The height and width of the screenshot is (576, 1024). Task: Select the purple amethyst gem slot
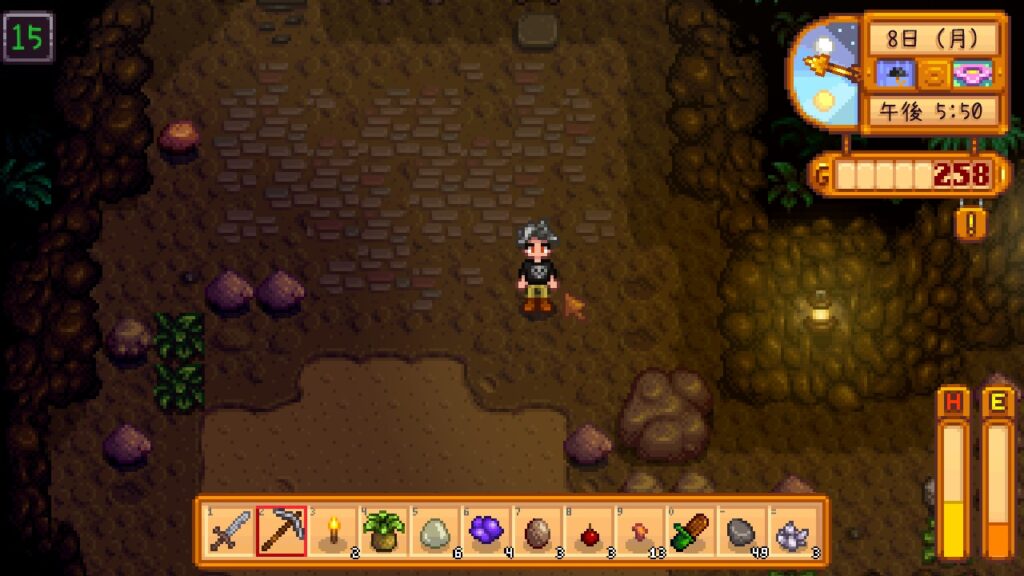(487, 531)
